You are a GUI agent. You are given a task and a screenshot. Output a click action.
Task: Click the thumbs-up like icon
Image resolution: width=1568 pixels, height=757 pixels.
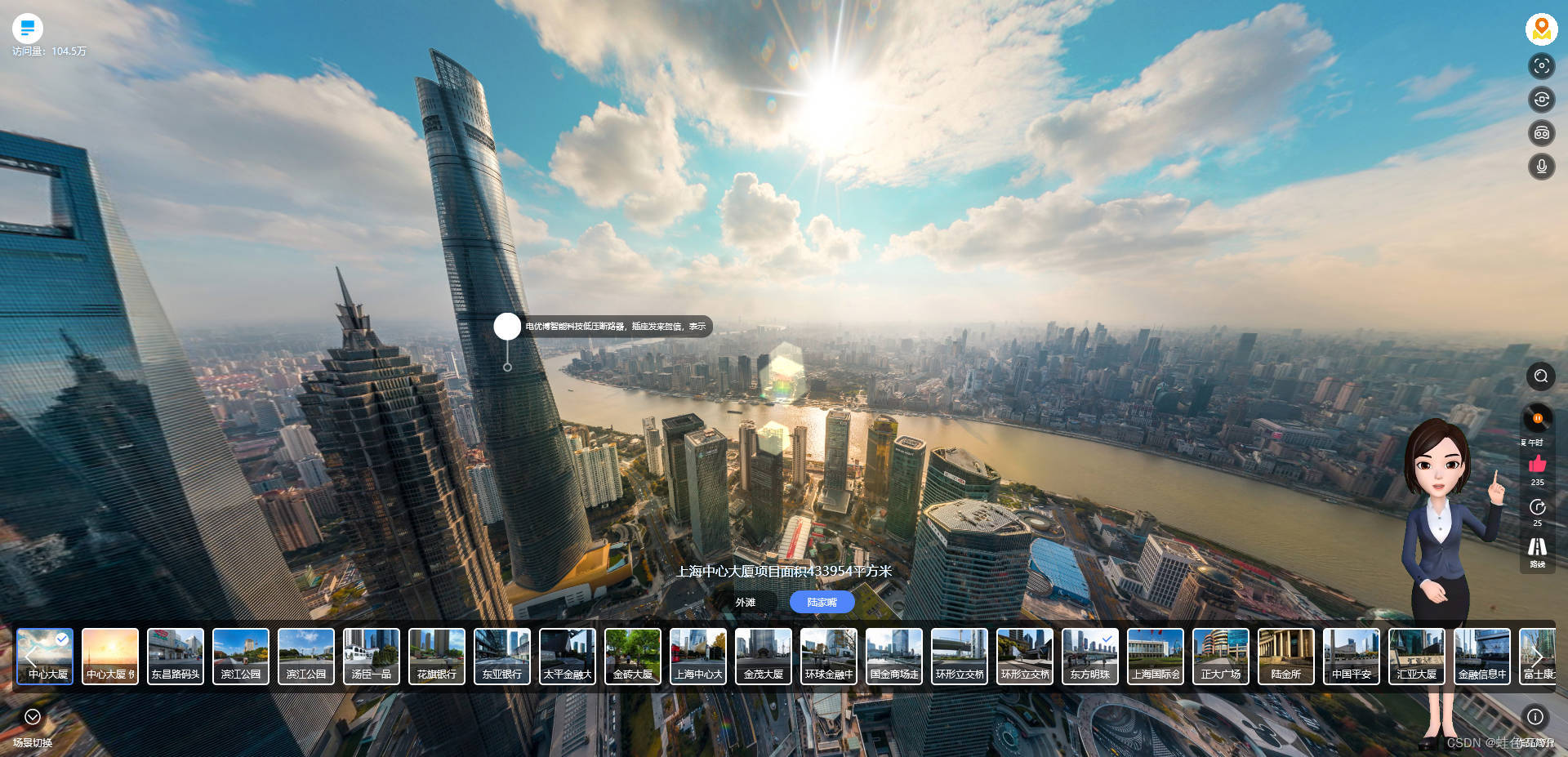click(1537, 465)
